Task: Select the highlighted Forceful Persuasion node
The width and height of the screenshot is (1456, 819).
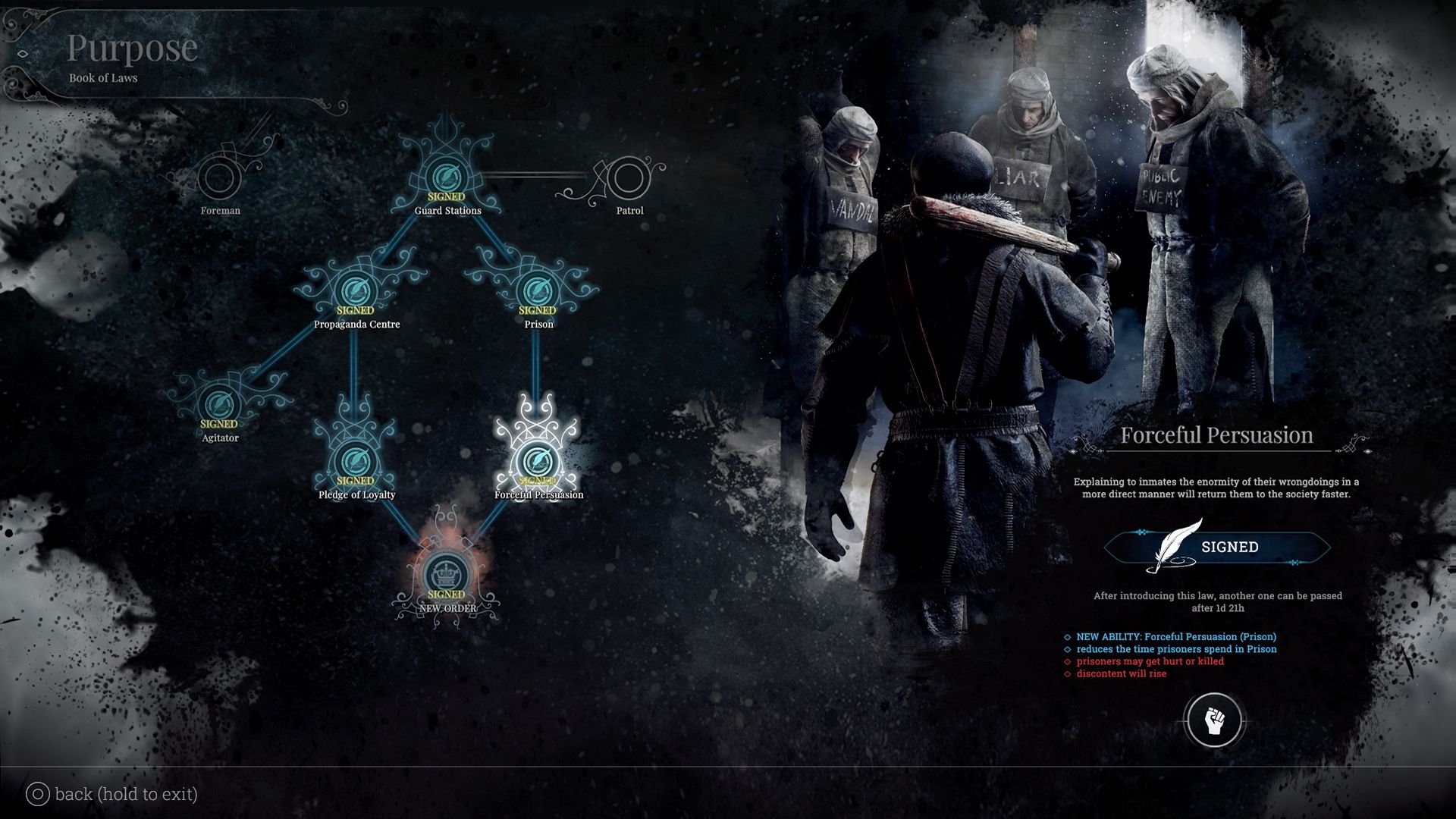Action: tap(538, 461)
